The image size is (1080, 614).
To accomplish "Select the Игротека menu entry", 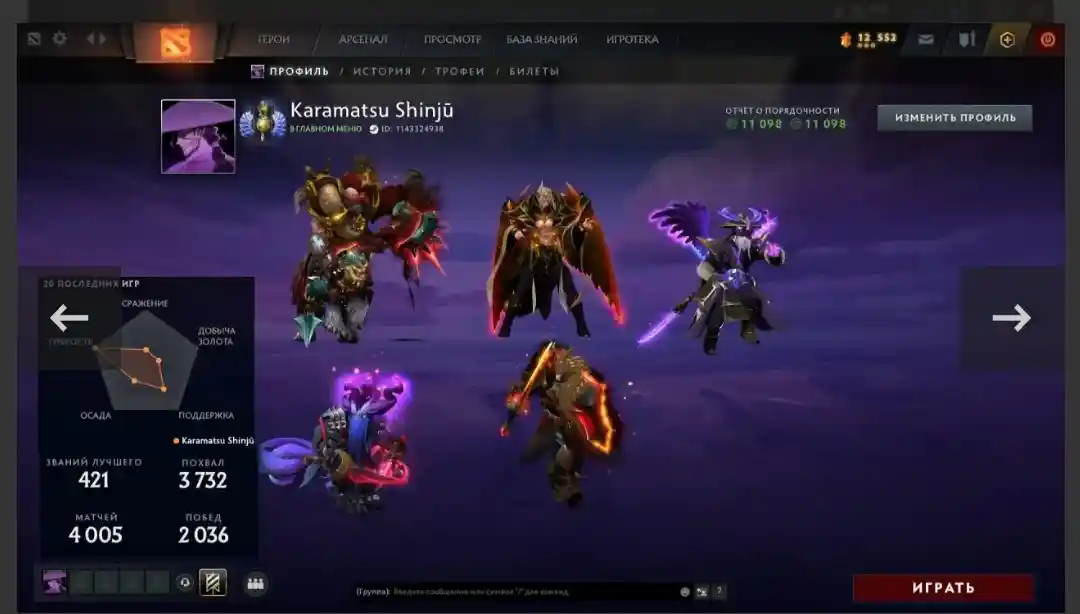I will coord(632,40).
